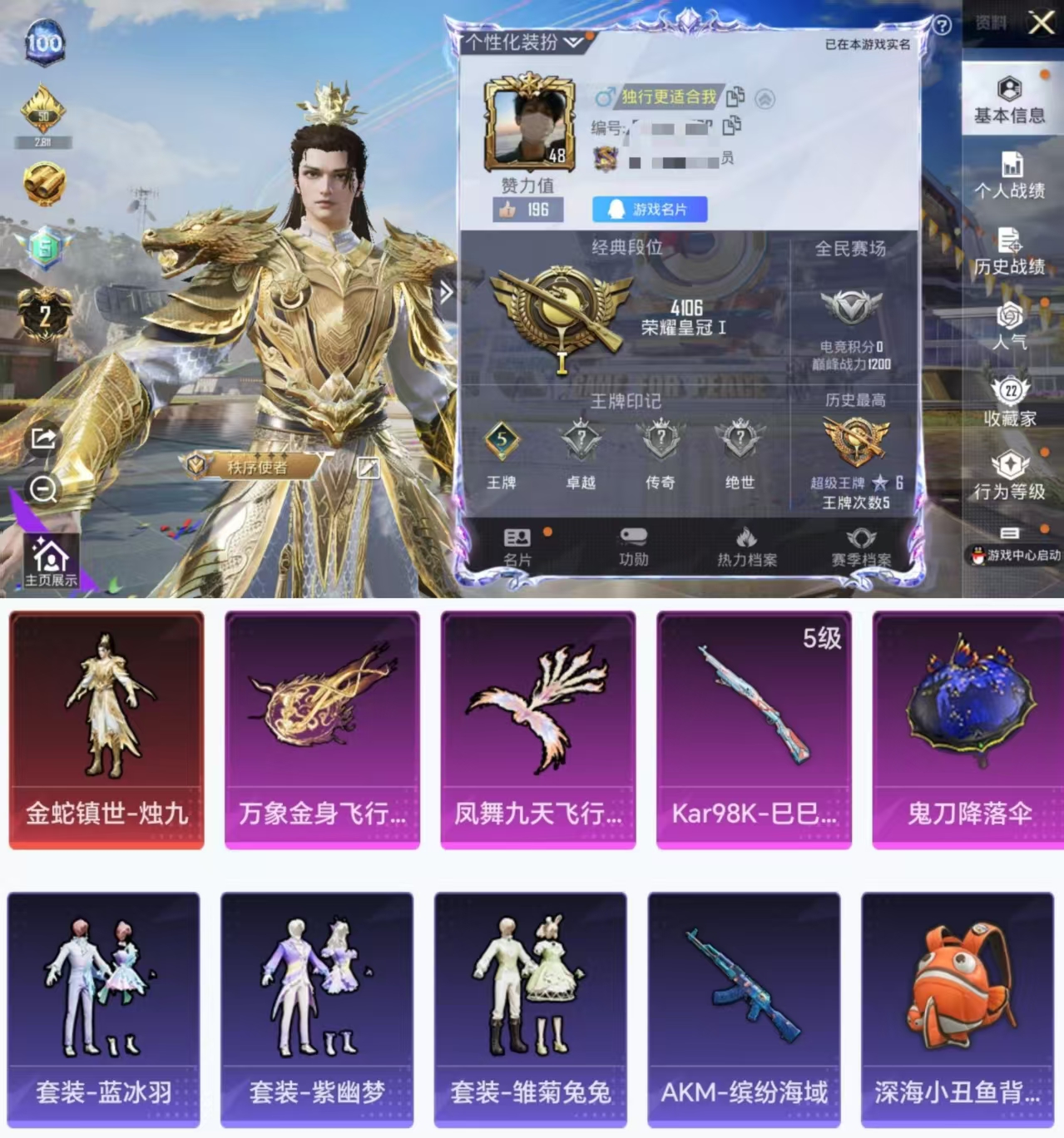This screenshot has width=1064, height=1138.
Task: Open the 功勋 bottom tab
Action: tap(633, 547)
